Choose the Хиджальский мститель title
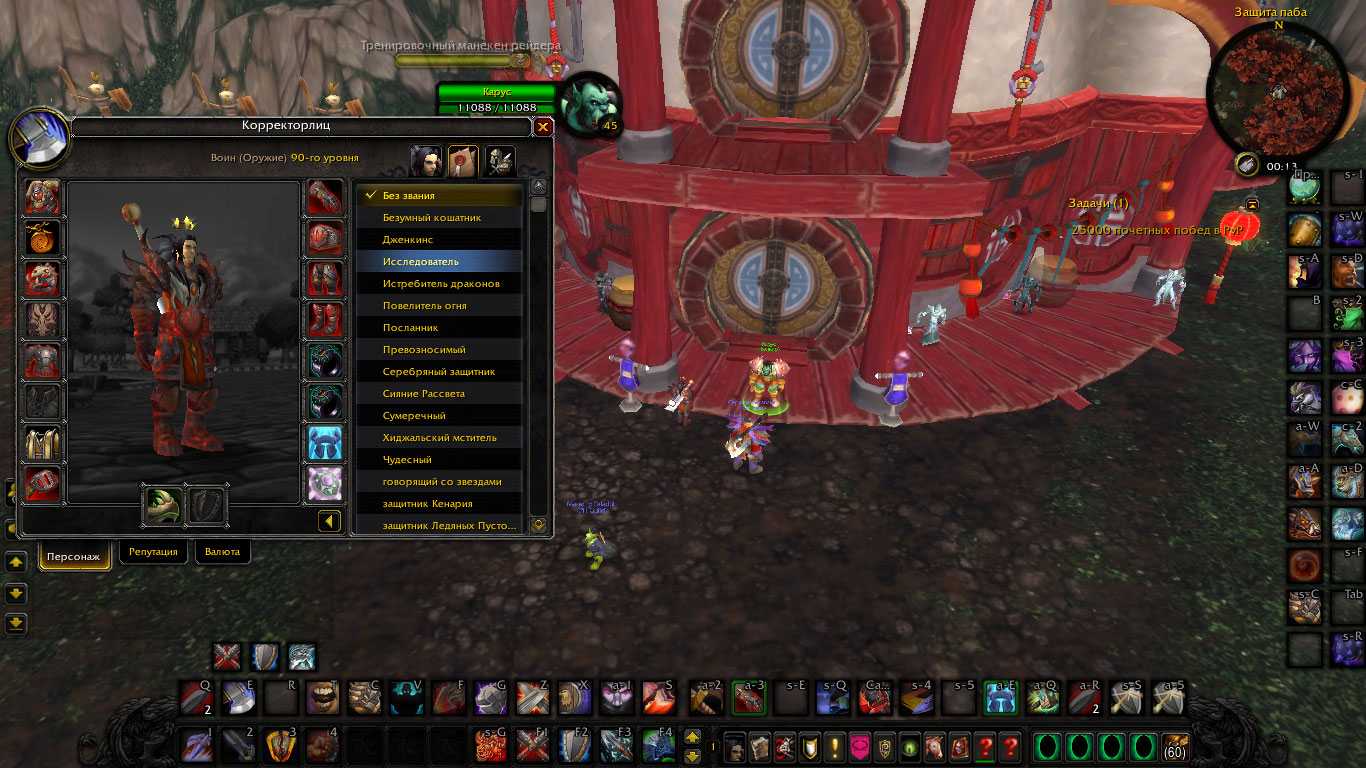The height and width of the screenshot is (768, 1366). click(x=440, y=438)
